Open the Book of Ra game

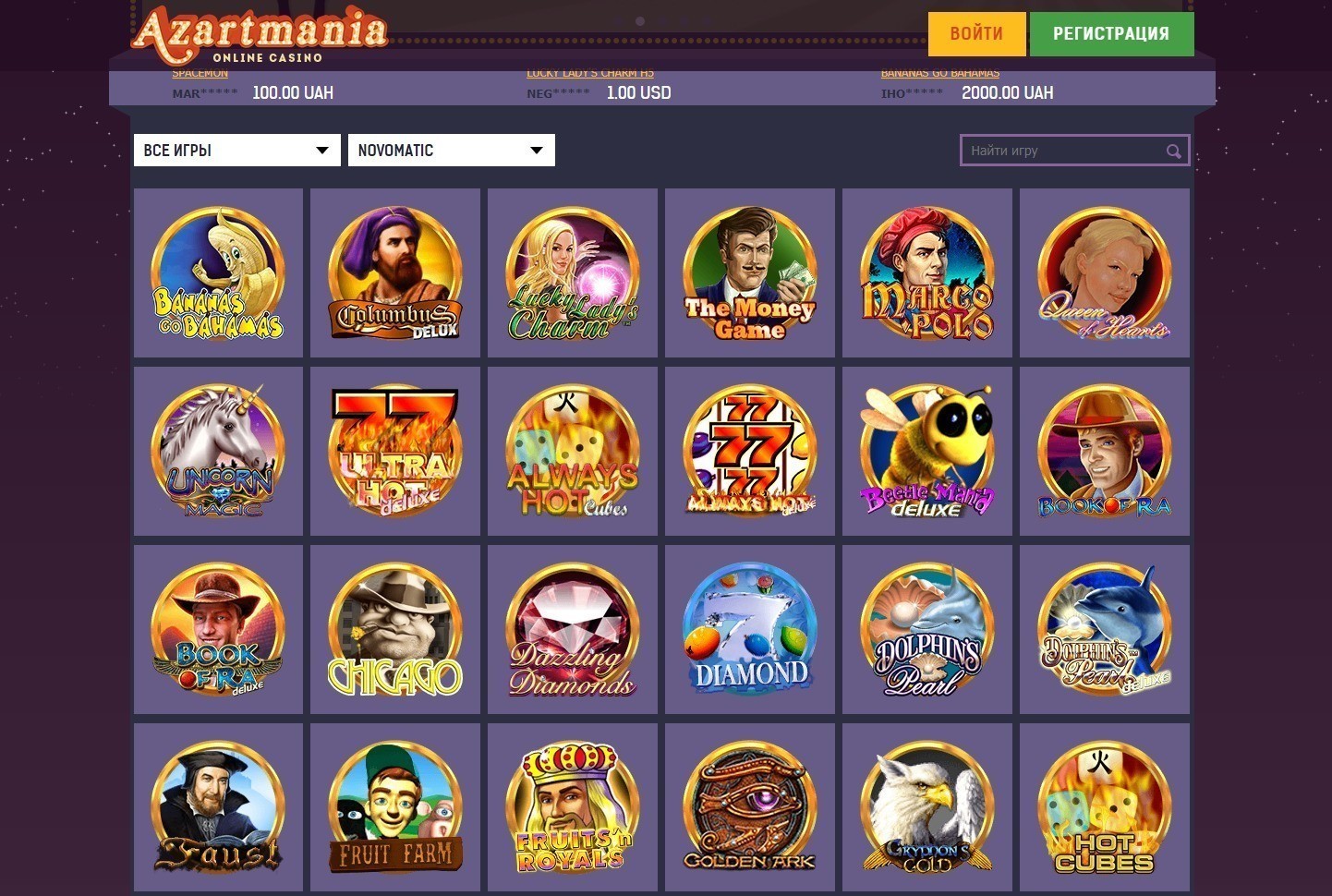(x=1105, y=451)
